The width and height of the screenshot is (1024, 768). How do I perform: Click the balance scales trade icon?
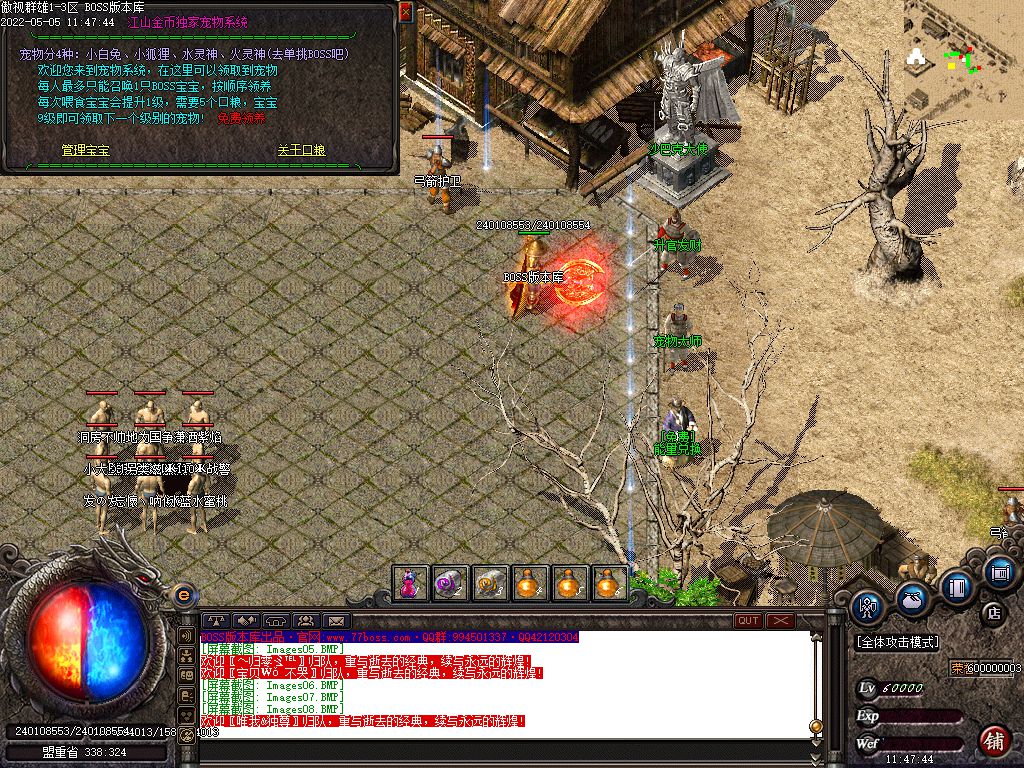pos(215,621)
